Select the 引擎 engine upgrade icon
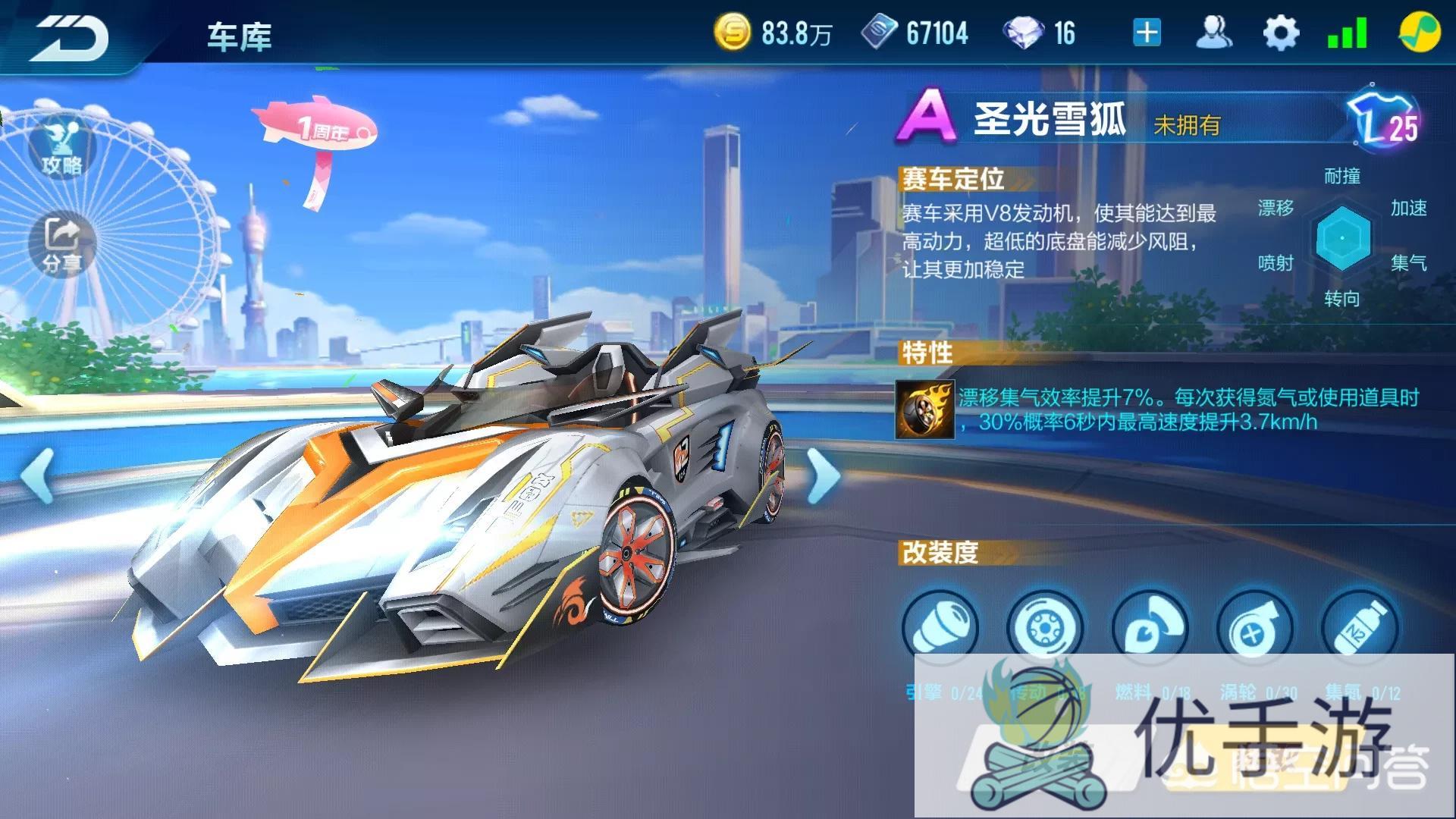Screen dimensions: 1456x819 click(x=940, y=628)
